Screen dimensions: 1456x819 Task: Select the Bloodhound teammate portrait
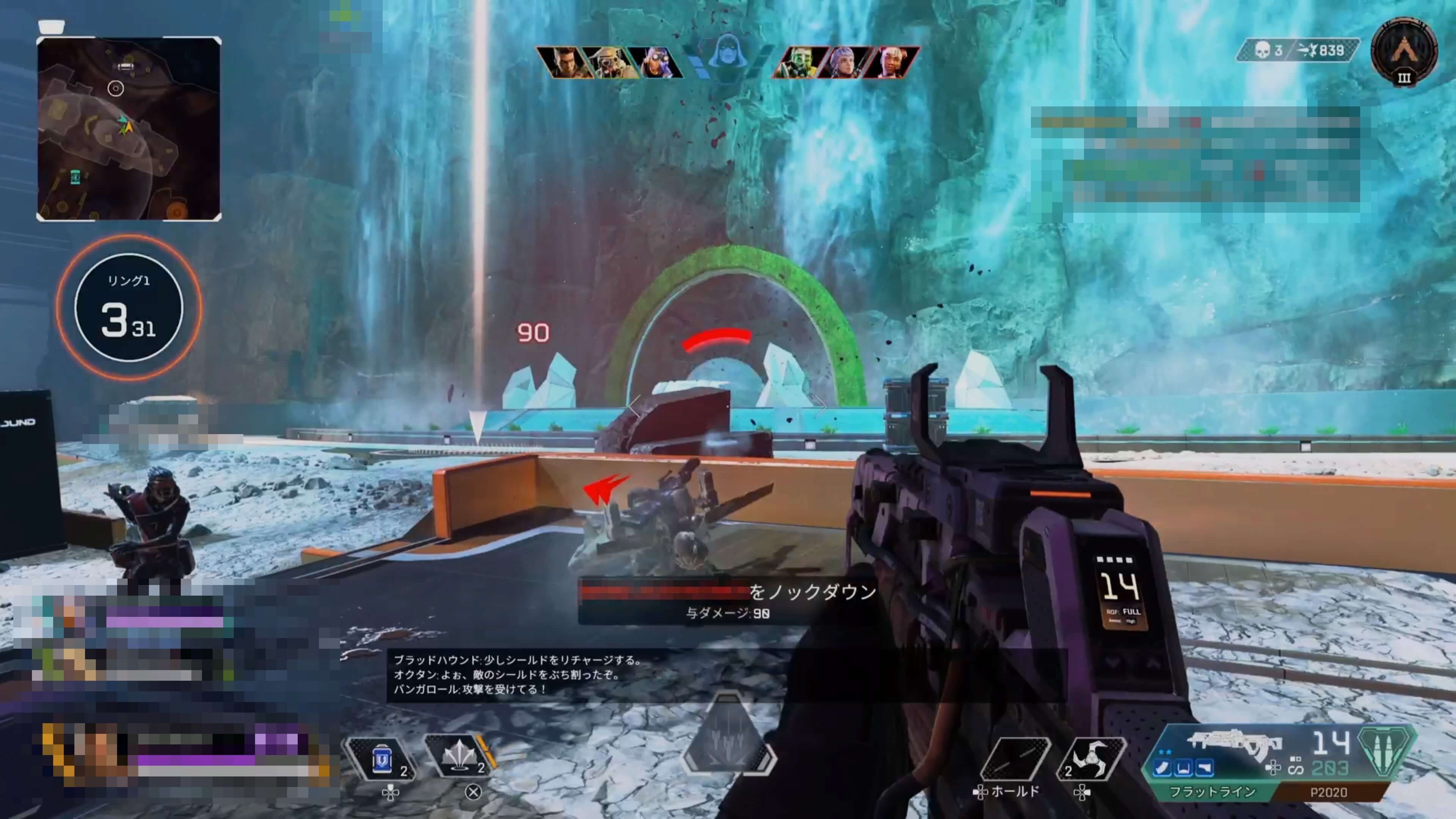609,62
